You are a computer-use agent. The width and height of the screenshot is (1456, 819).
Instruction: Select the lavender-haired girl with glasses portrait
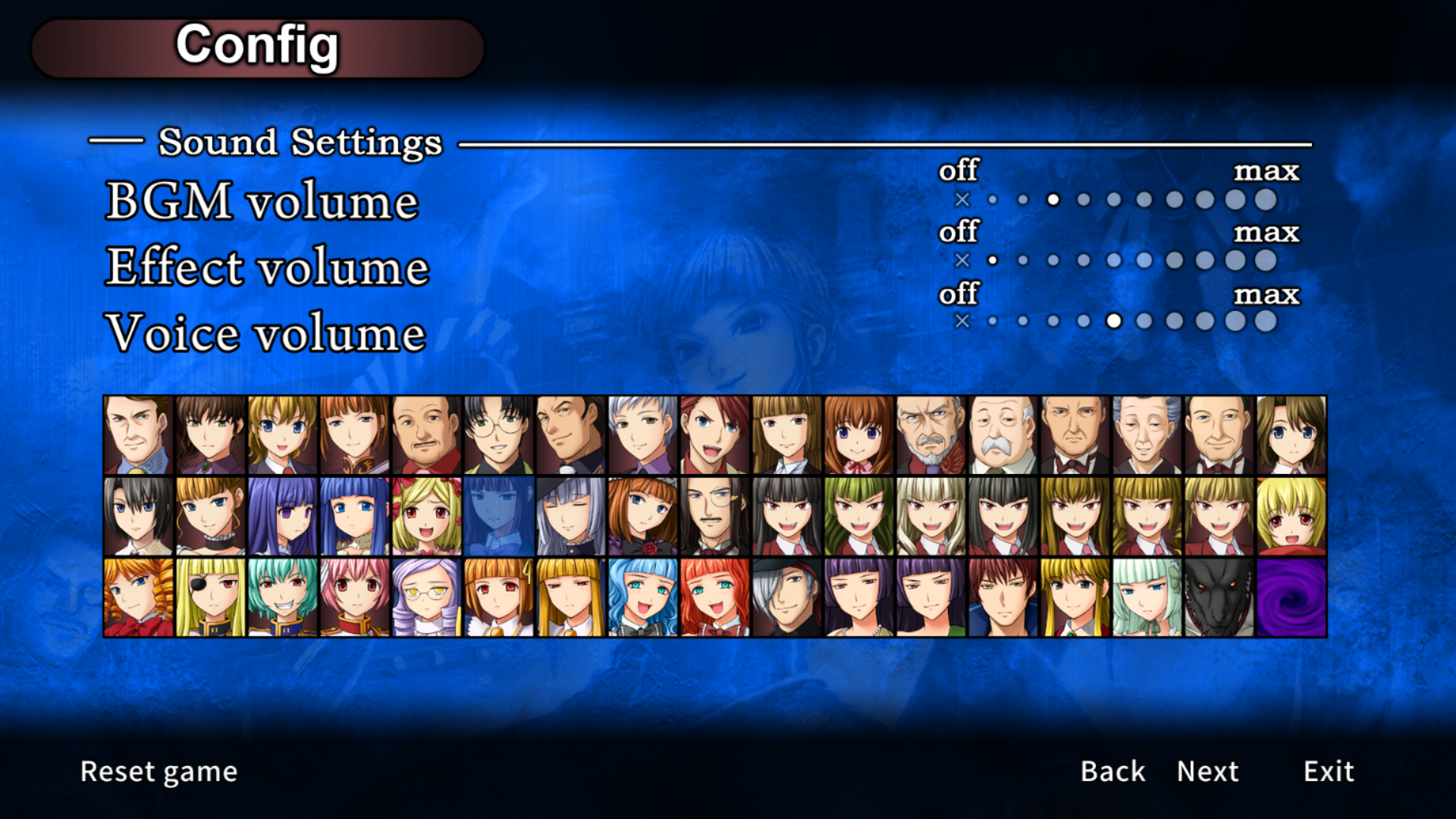pos(426,598)
